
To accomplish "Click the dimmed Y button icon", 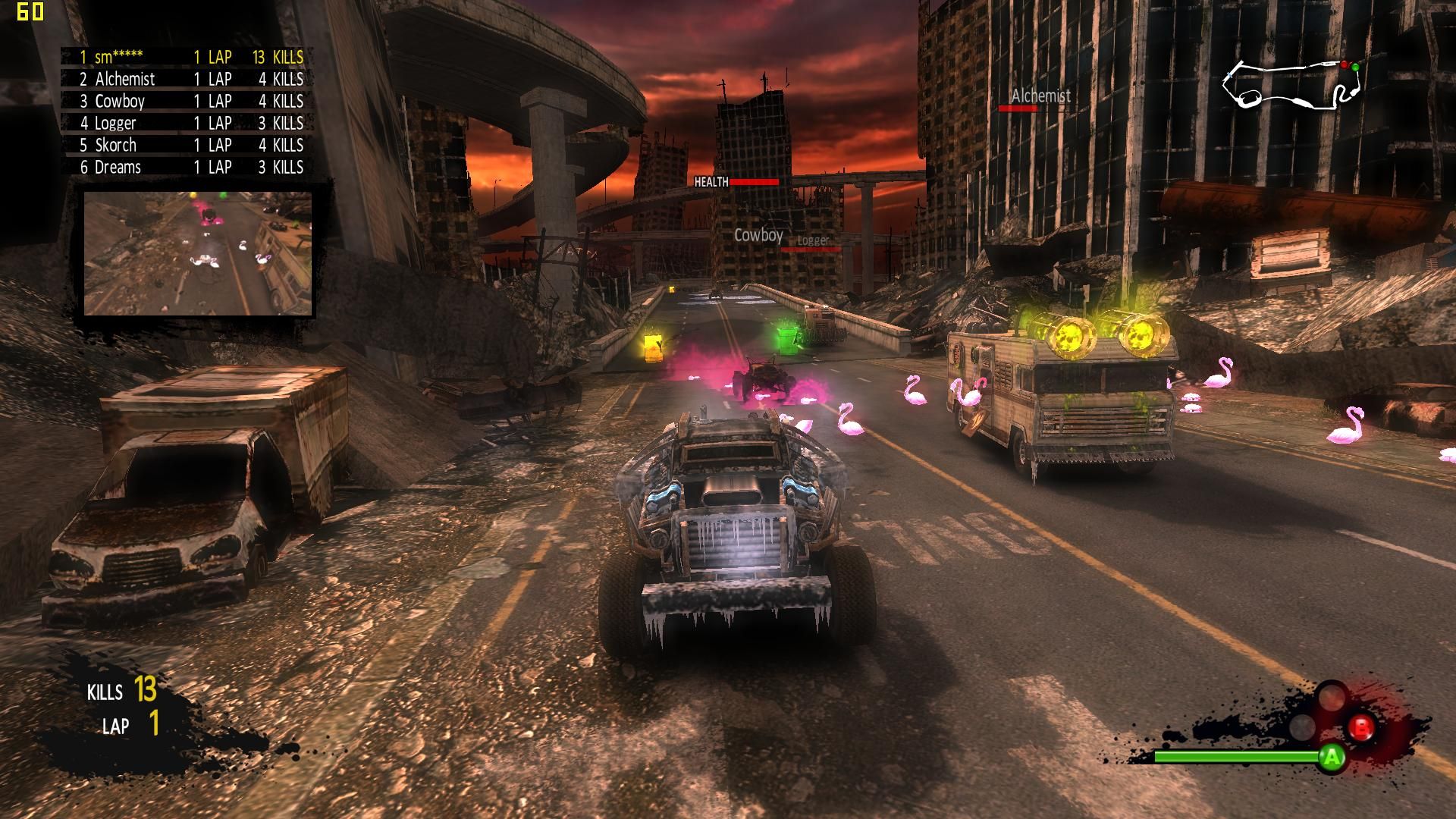I will point(1332,697).
